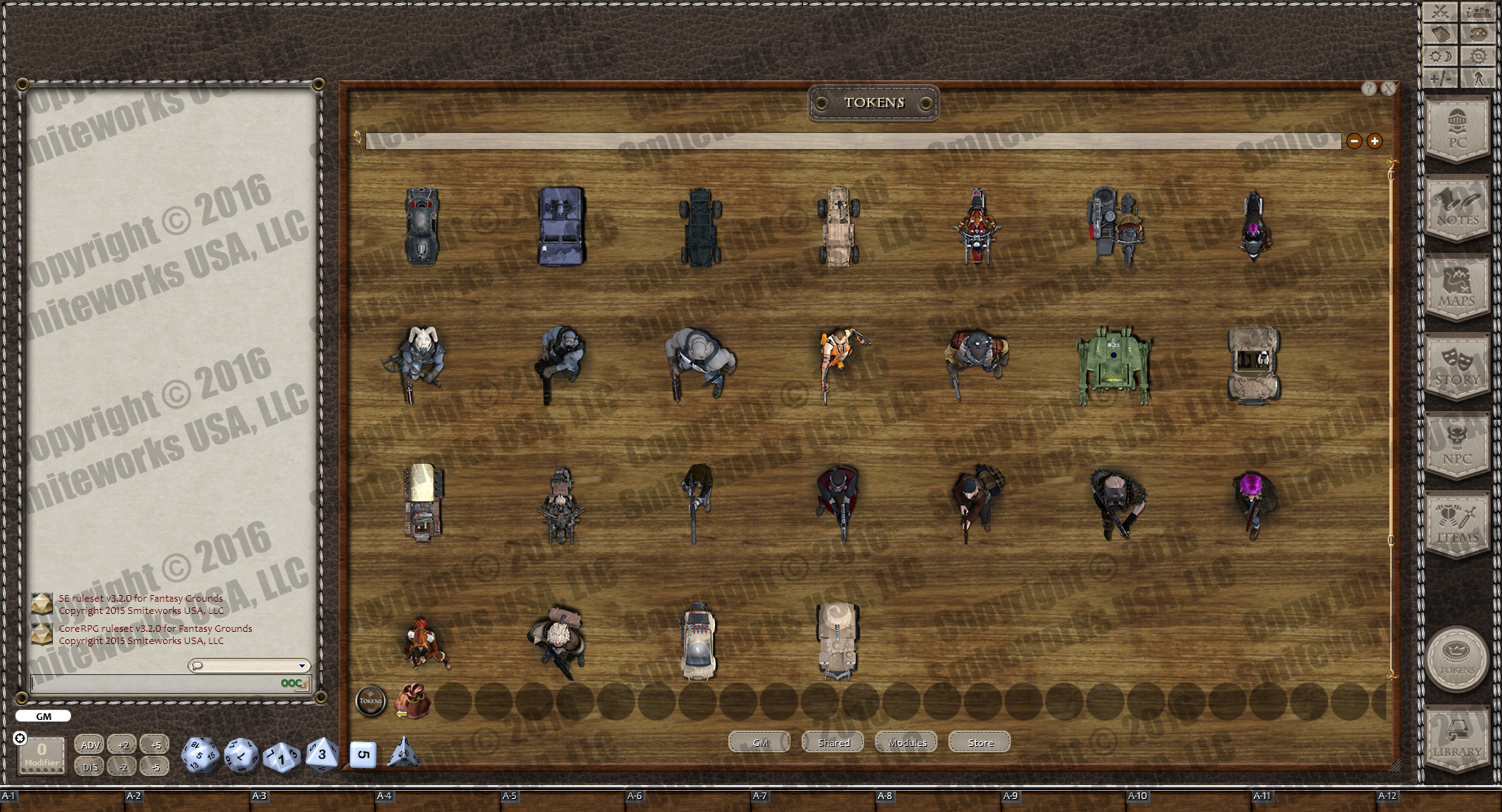Screen dimensions: 1502x812
Task: Switch to the Modules tab
Action: coord(905,742)
